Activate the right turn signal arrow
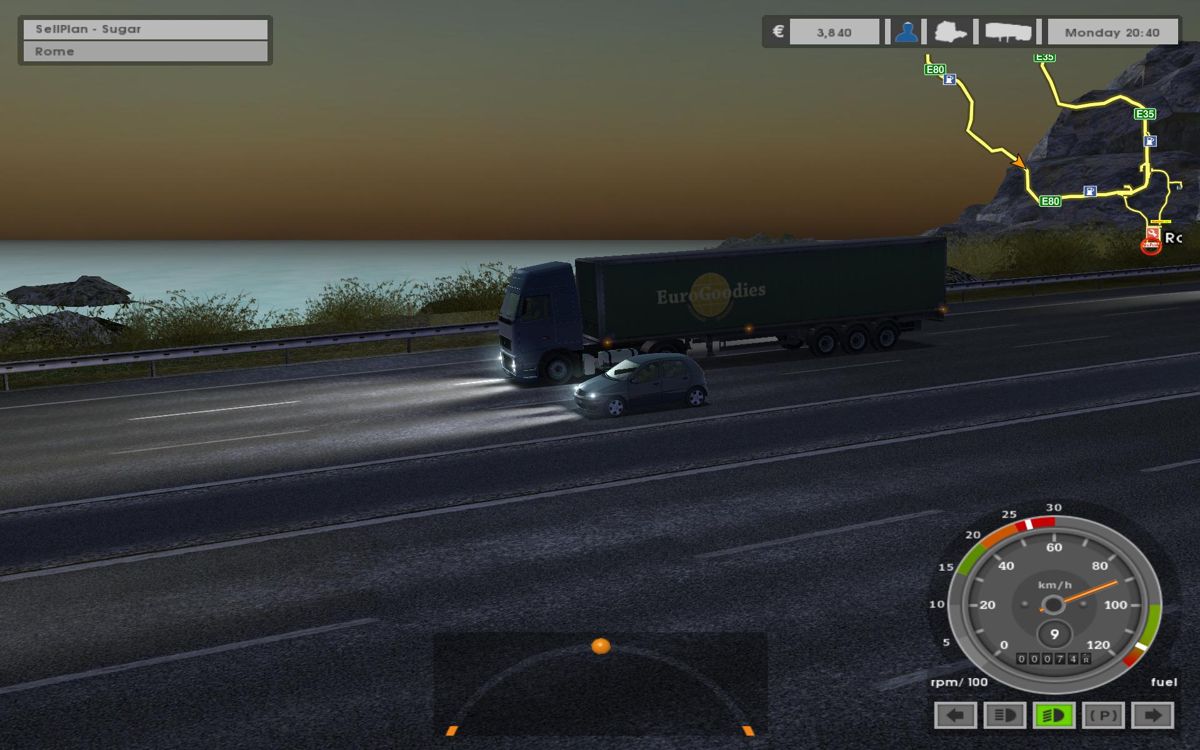Image resolution: width=1200 pixels, height=750 pixels. (1152, 715)
